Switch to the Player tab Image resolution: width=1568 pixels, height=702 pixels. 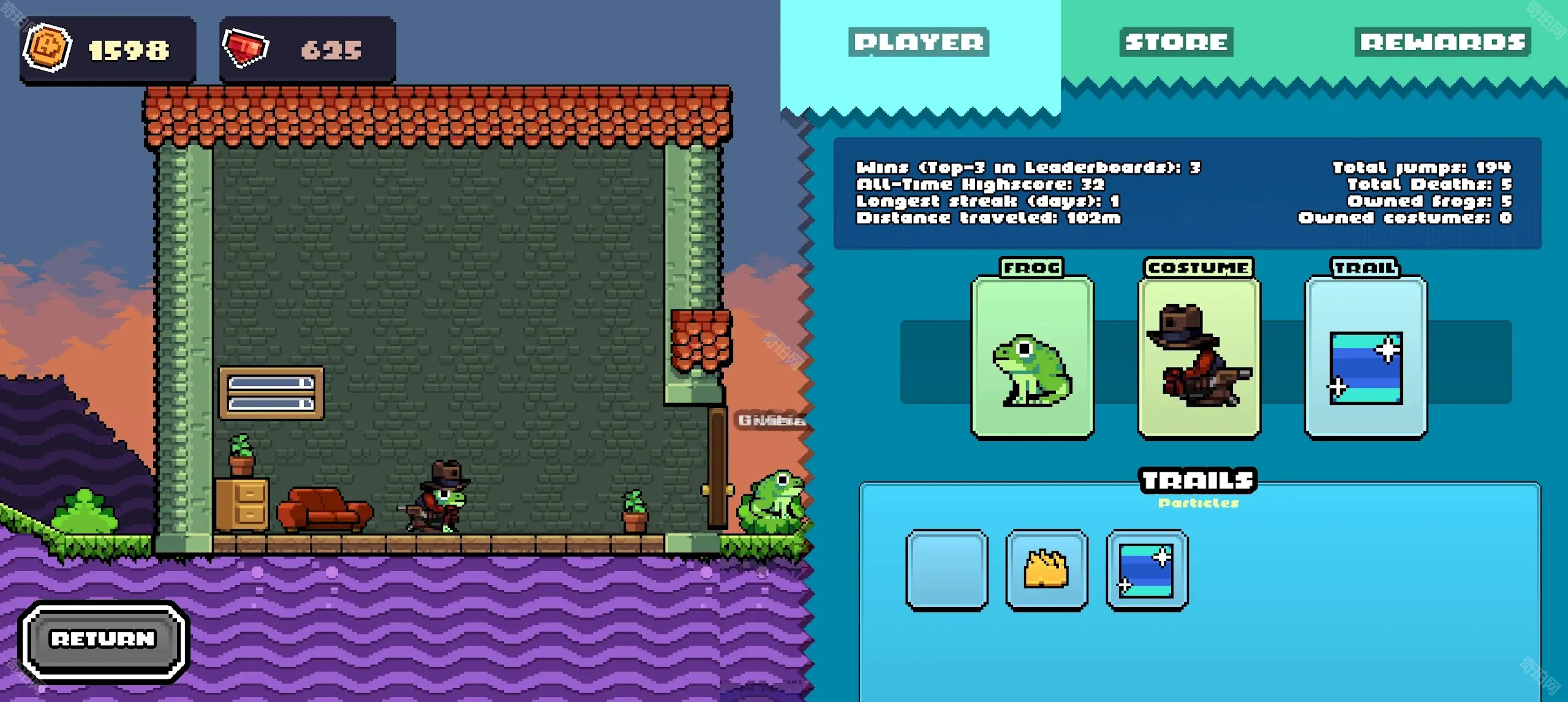tap(918, 42)
